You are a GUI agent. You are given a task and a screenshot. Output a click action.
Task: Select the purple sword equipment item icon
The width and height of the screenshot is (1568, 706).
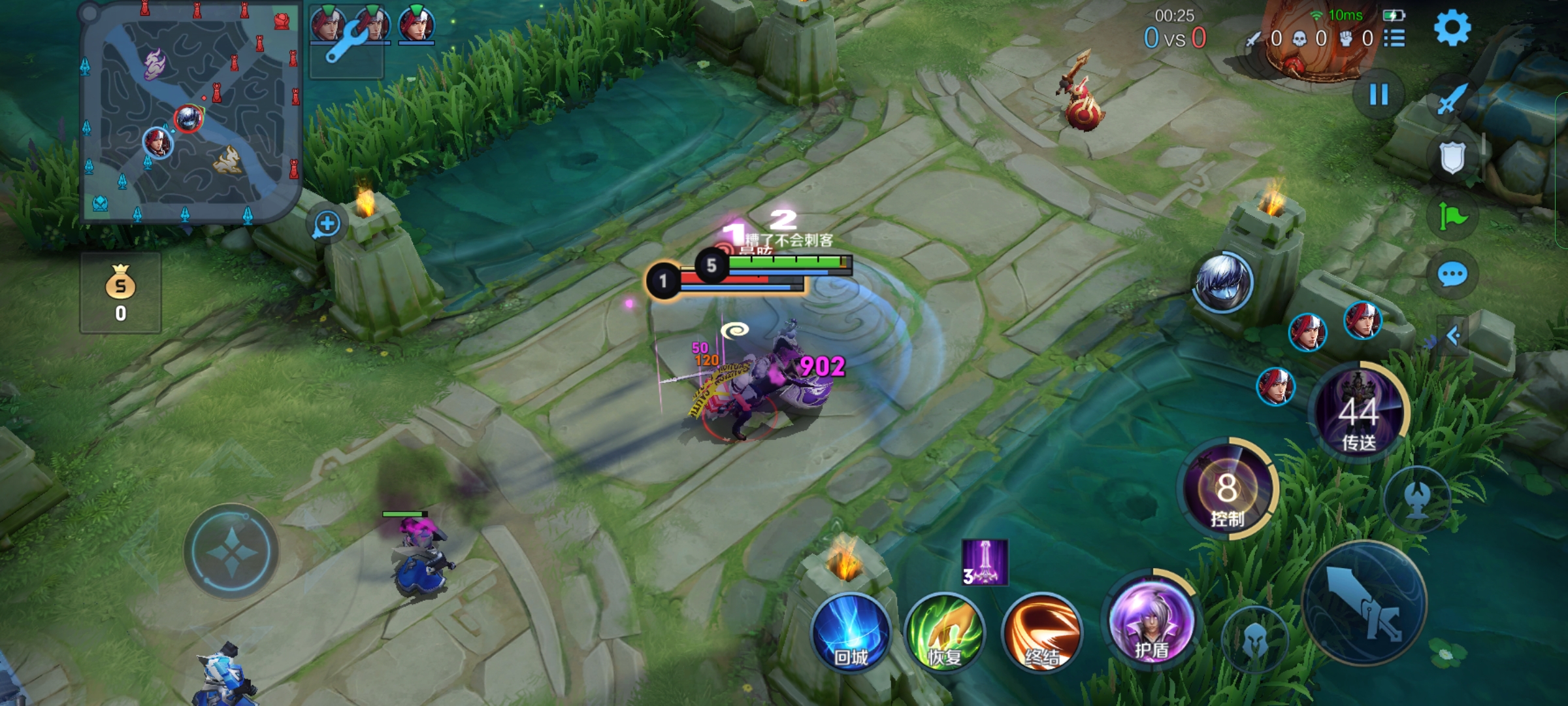(985, 562)
